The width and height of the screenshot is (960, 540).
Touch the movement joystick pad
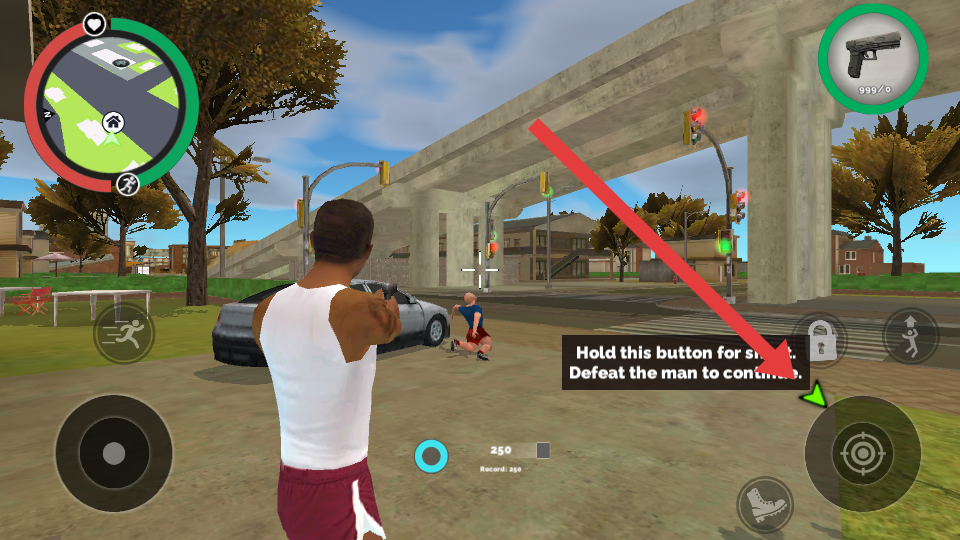pyautogui.click(x=114, y=453)
